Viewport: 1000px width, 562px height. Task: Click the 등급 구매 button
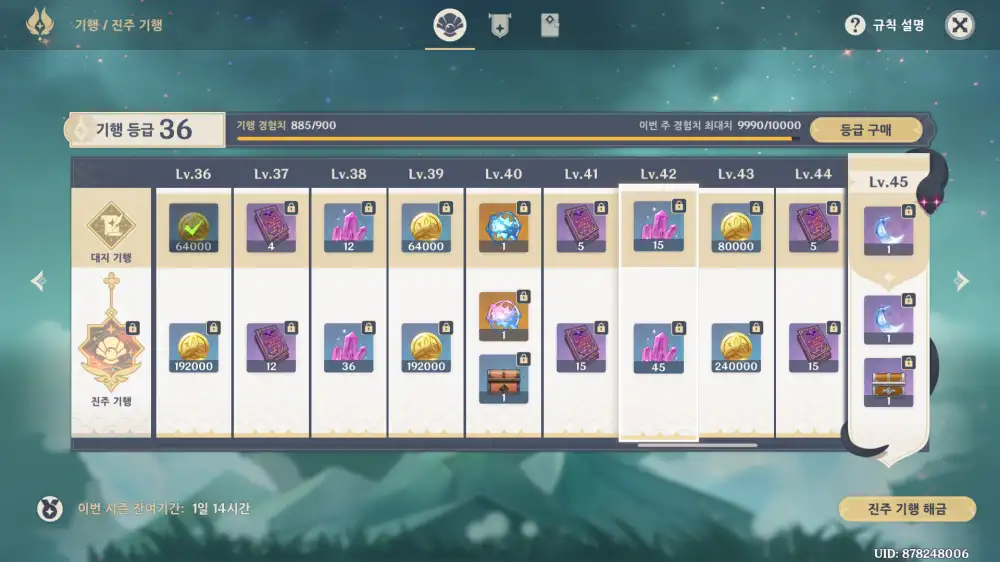point(865,129)
